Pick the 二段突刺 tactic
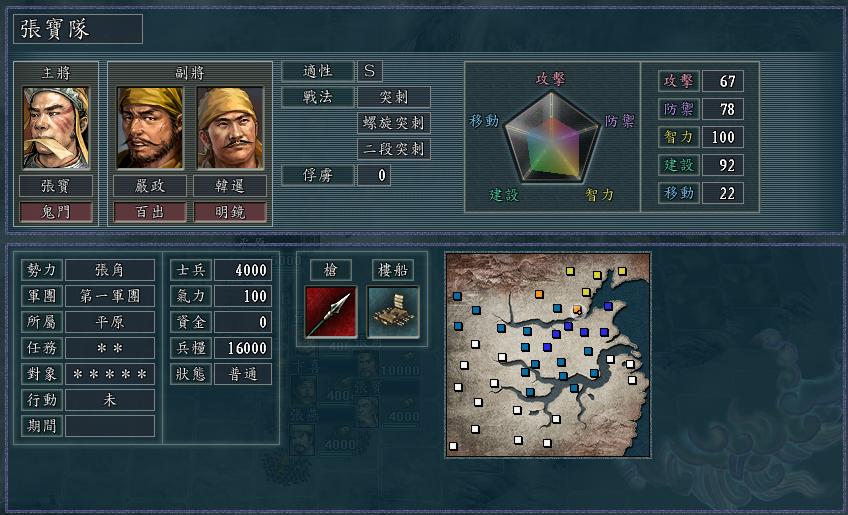Viewport: 848px width, 515px height. [394, 149]
